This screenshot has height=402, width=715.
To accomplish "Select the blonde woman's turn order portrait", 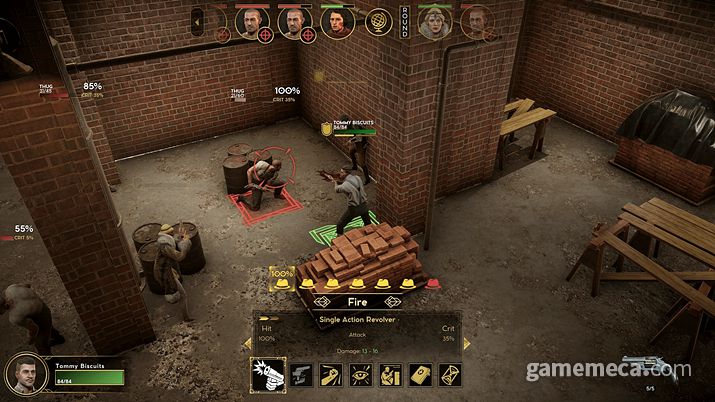I will (x=434, y=22).
